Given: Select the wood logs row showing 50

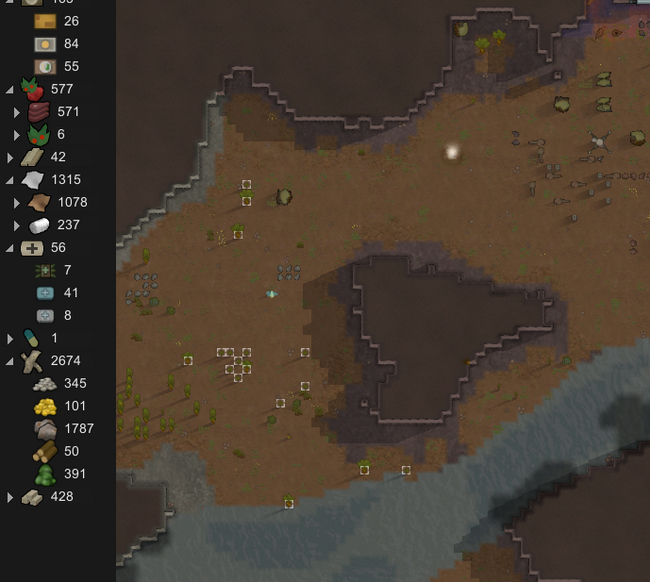Looking at the screenshot, I should (58, 452).
